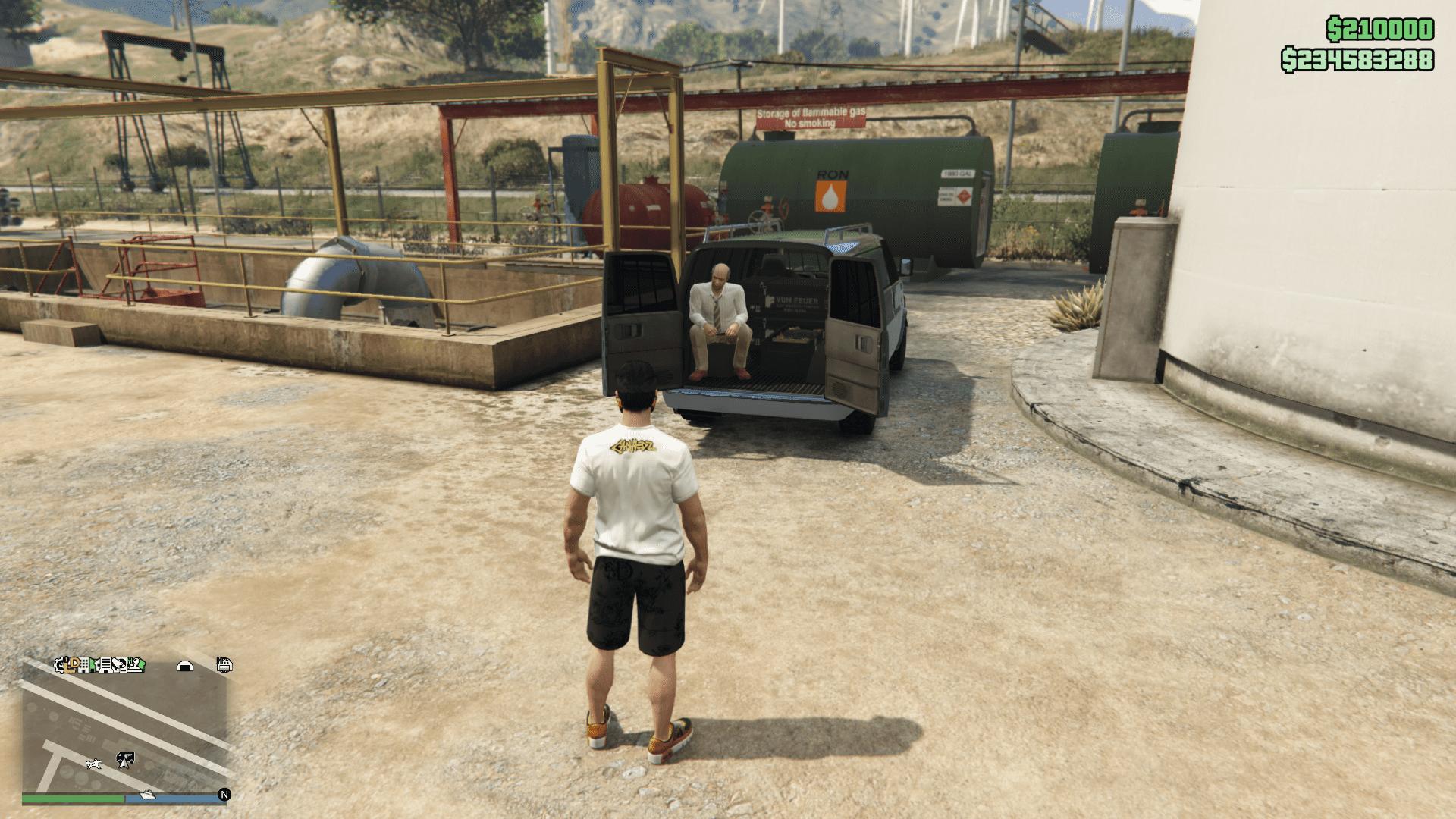The height and width of the screenshot is (819, 1456).
Task: Click the N compass marker on the minimap
Action: [x=224, y=795]
